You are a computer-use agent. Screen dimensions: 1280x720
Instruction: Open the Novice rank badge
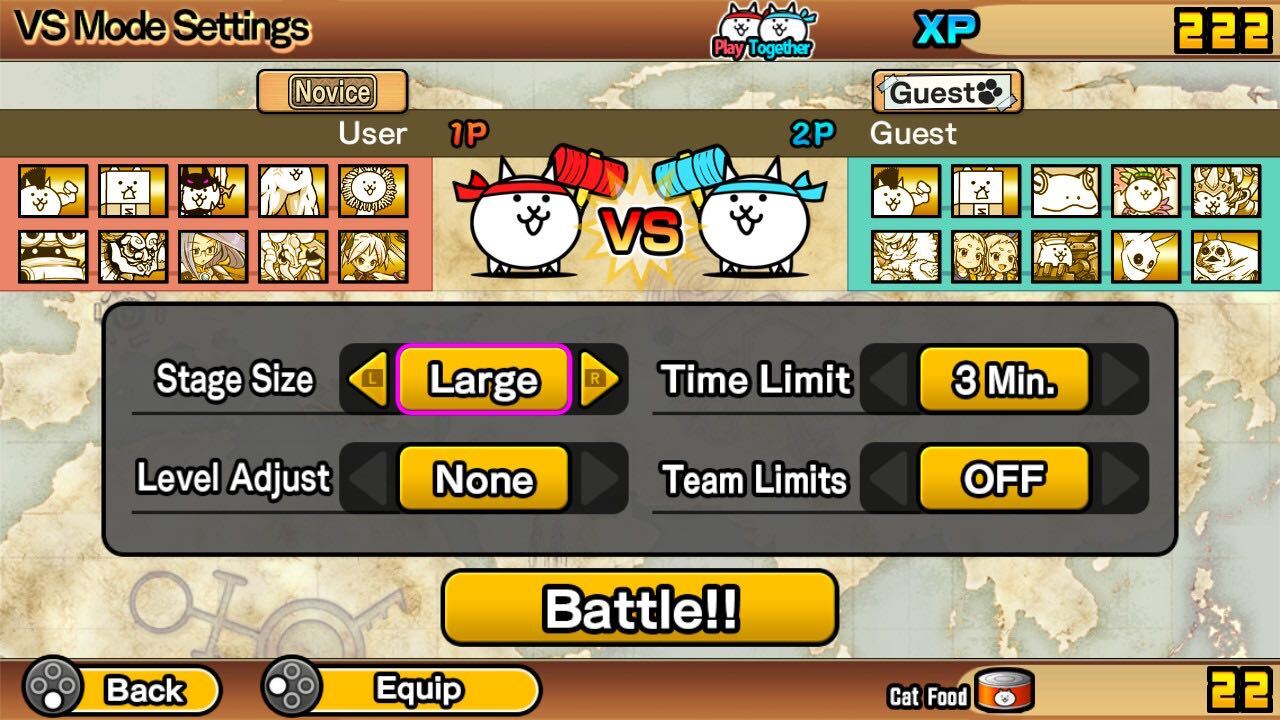[x=333, y=91]
